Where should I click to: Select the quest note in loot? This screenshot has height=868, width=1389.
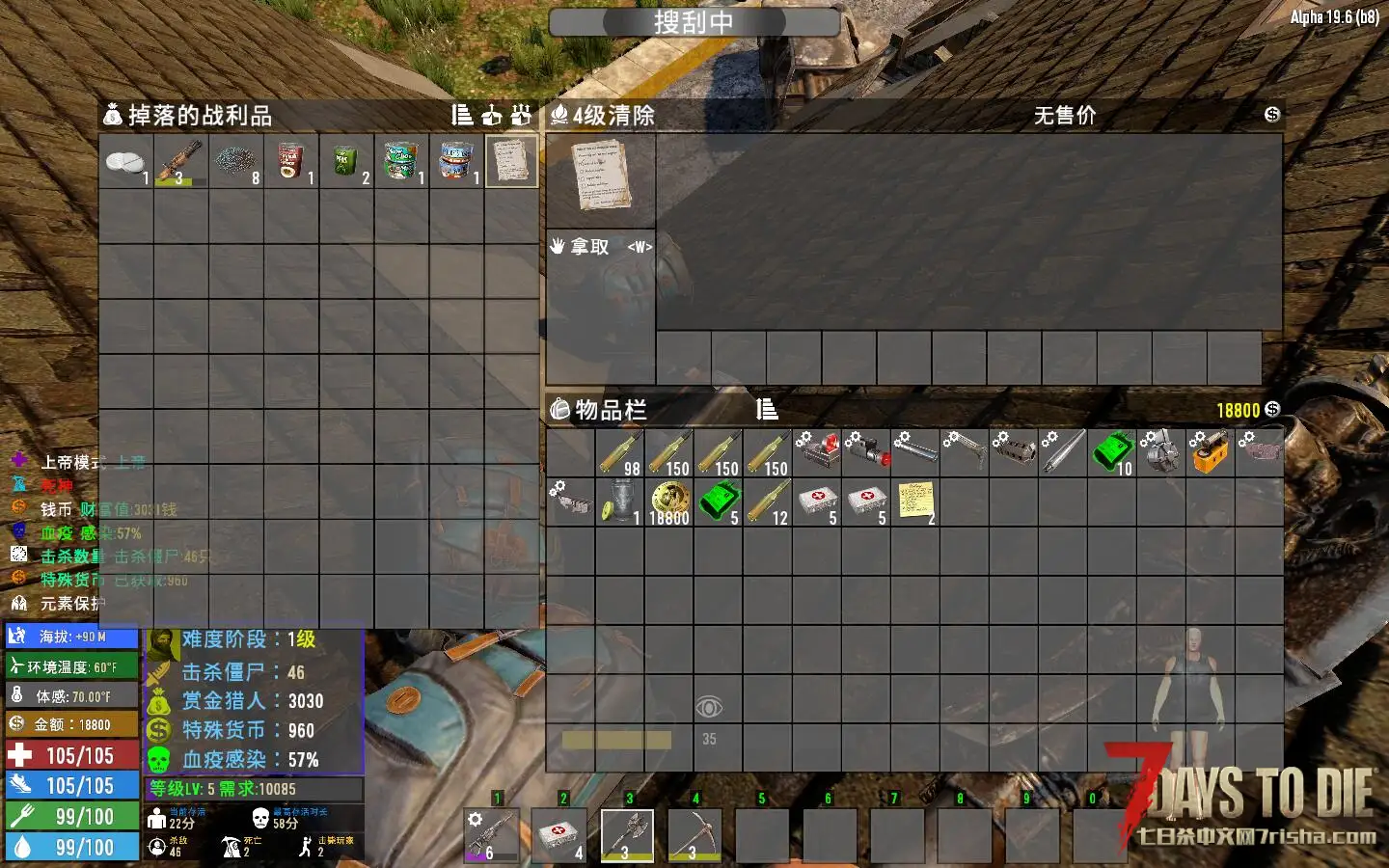pos(511,161)
